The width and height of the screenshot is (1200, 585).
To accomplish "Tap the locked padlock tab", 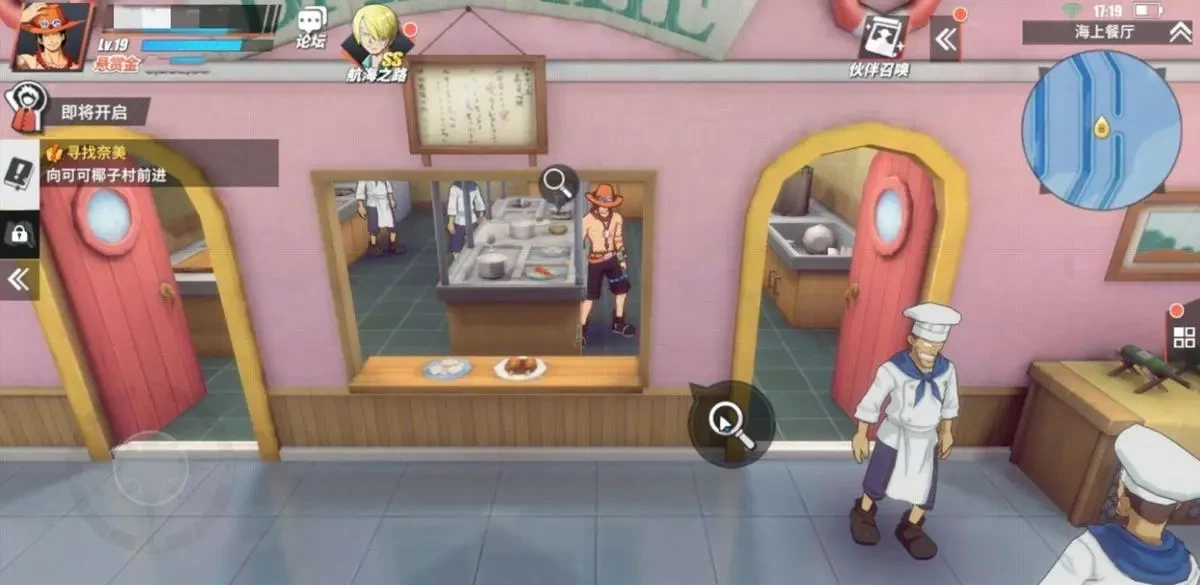I will [x=19, y=234].
